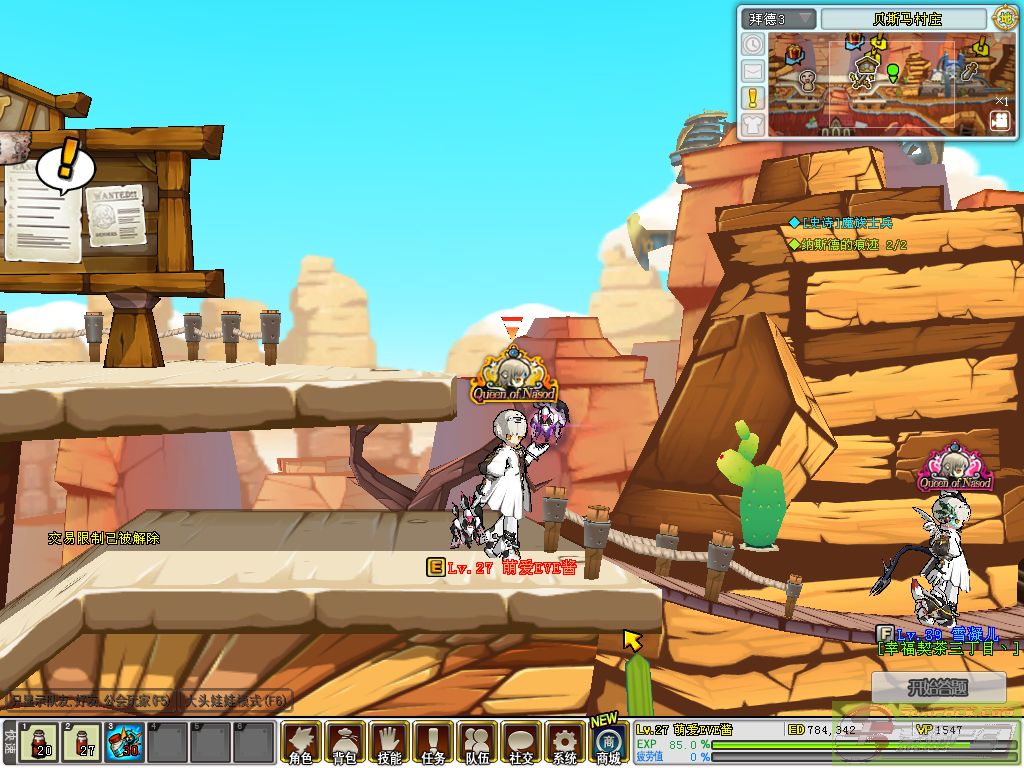Use the blue potion in quick slot 3
The width and height of the screenshot is (1024, 768).
pos(124,742)
